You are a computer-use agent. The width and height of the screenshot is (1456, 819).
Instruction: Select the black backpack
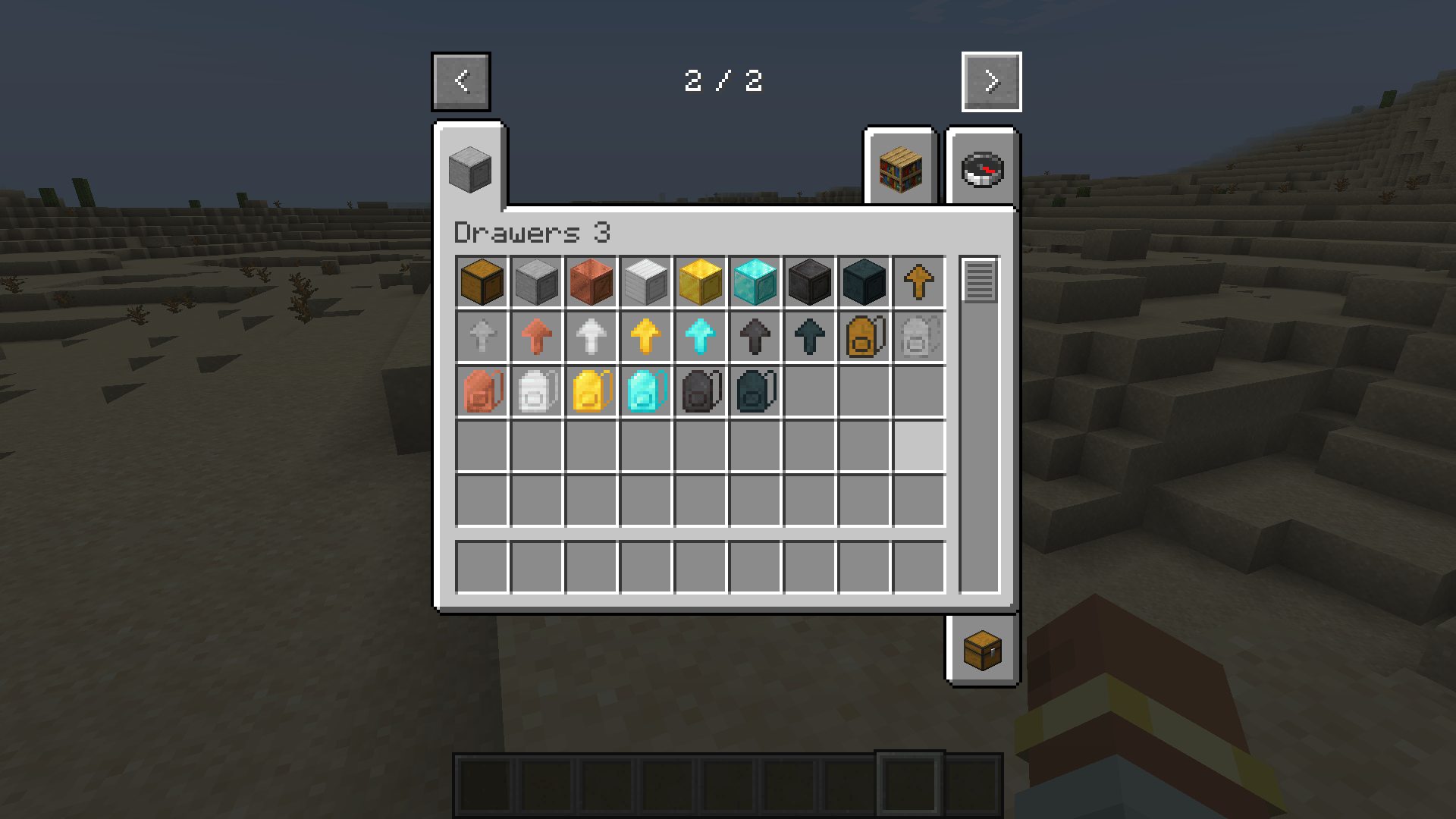[700, 391]
